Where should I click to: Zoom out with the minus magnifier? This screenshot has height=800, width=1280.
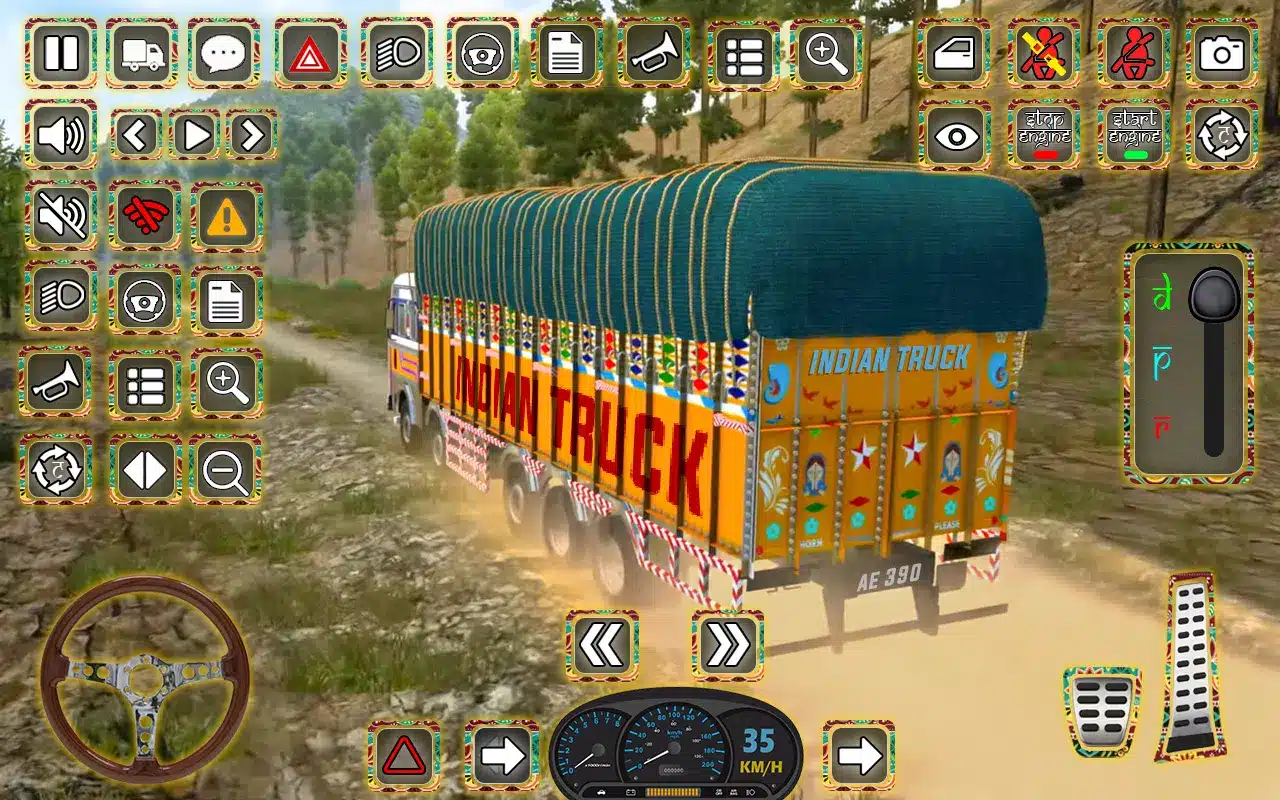point(226,469)
